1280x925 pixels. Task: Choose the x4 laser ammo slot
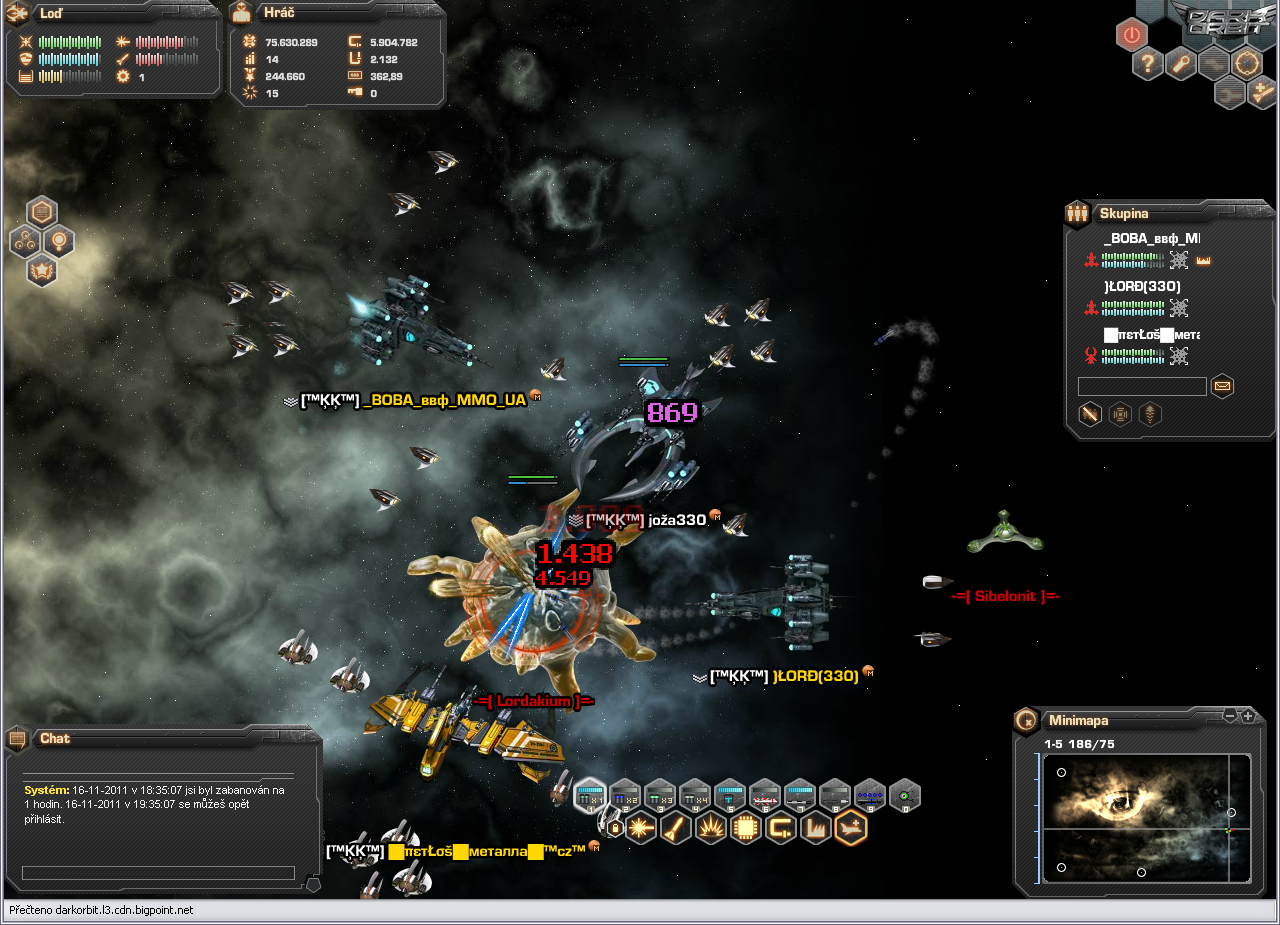(695, 796)
